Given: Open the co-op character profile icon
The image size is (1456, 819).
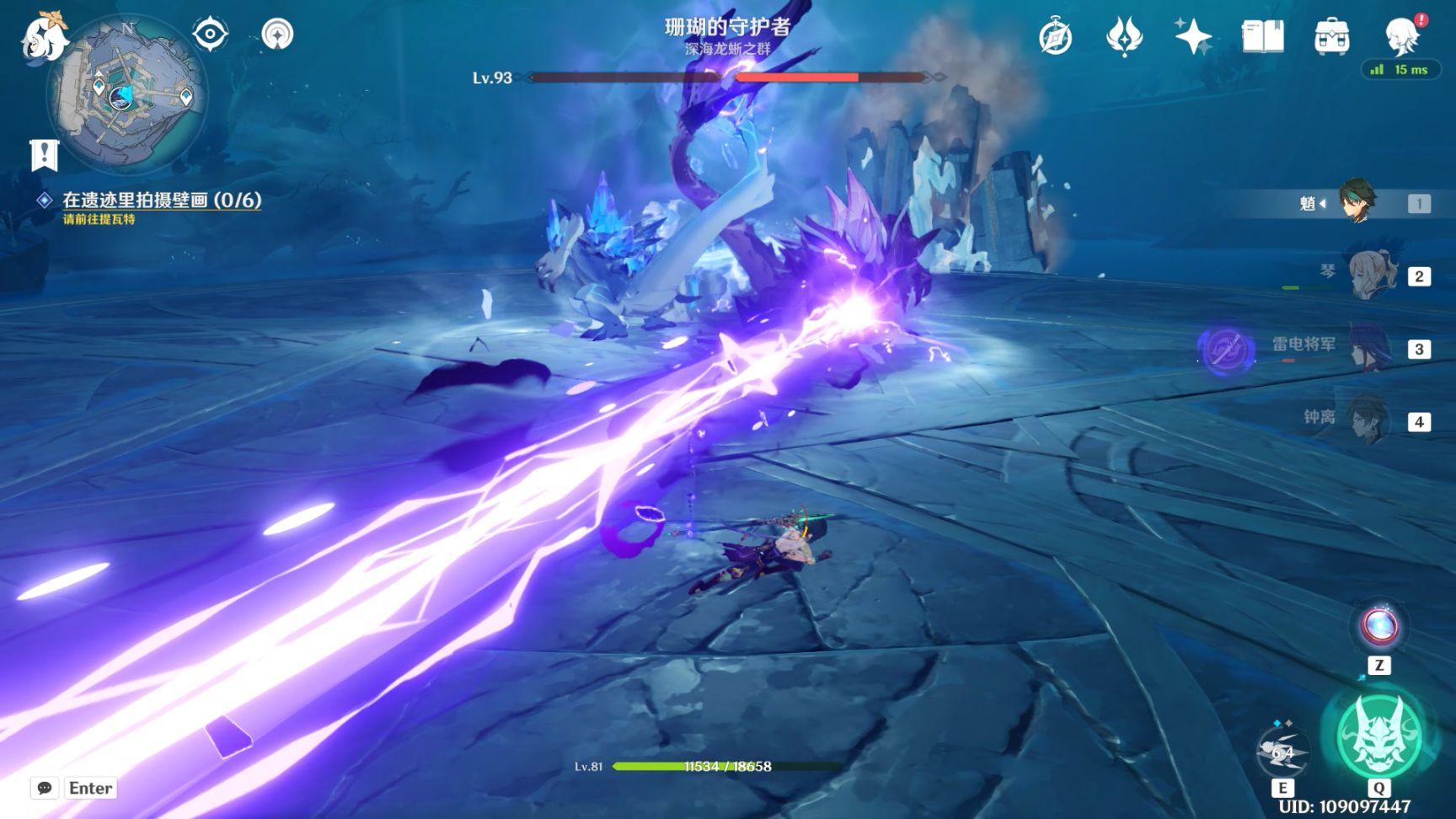Looking at the screenshot, I should tap(1402, 35).
